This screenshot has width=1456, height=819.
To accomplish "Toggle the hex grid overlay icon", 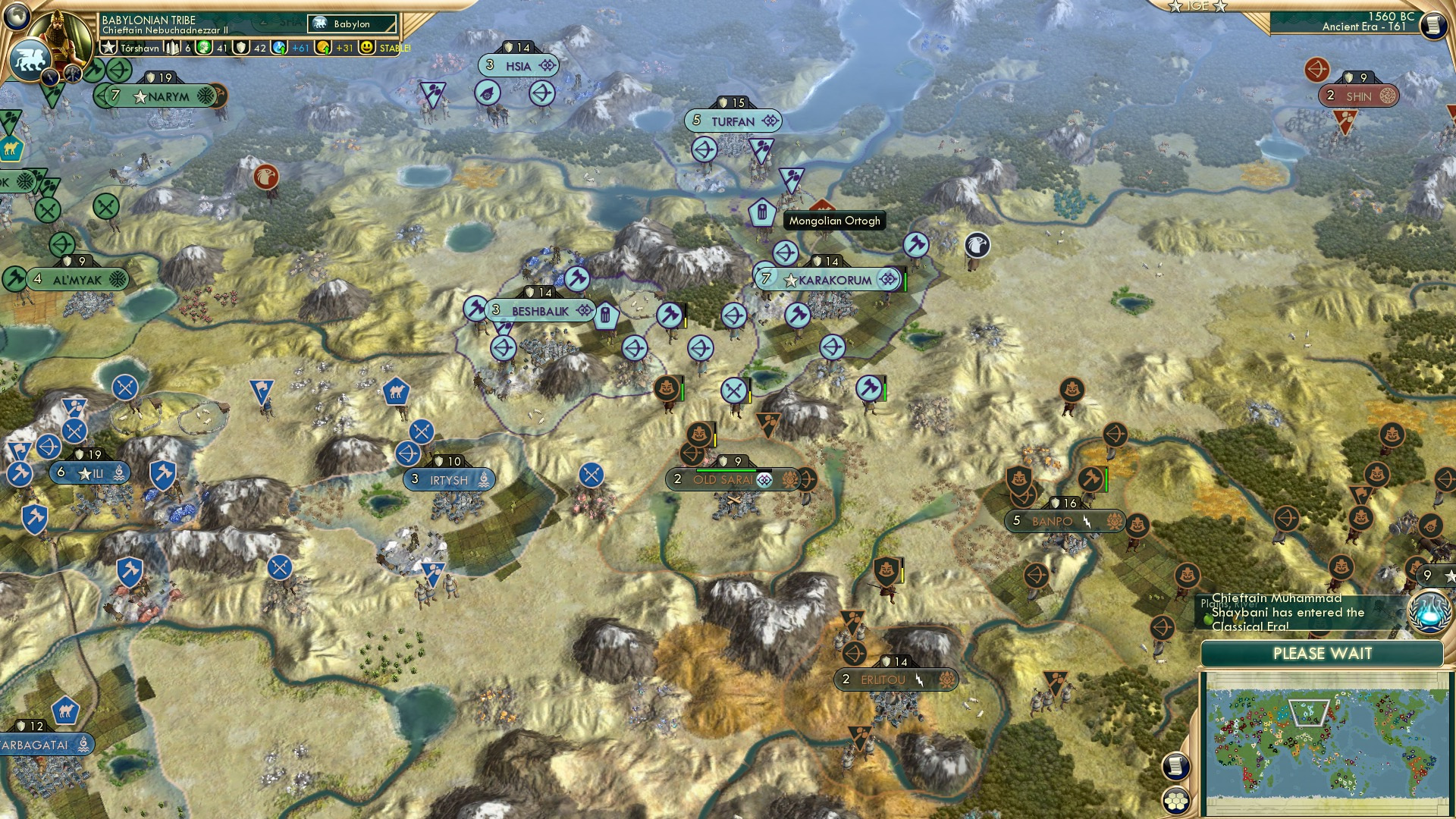I will coord(1175,801).
